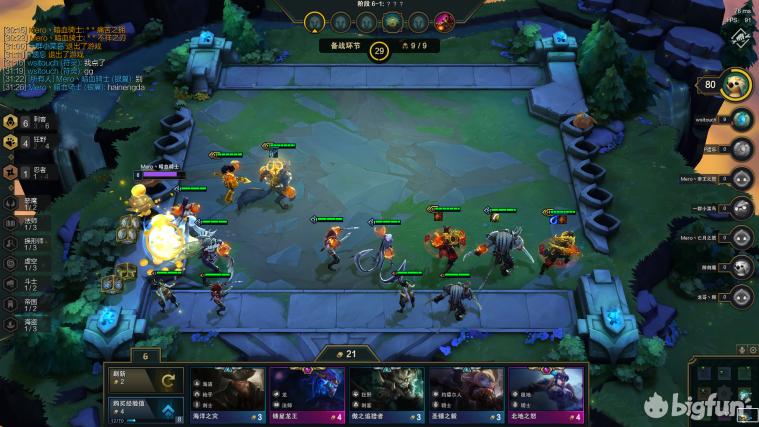View the 法师 trait entry
The width and height of the screenshot is (759, 427).
[x=22, y=222]
